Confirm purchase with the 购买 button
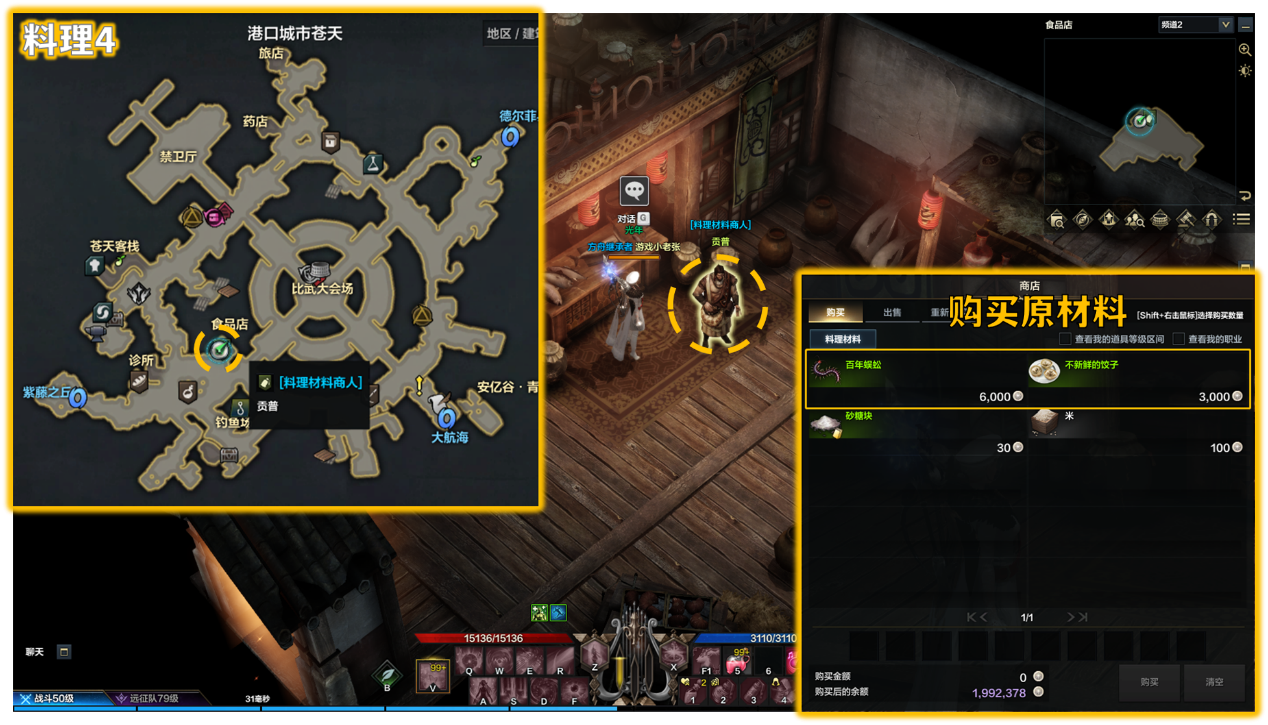This screenshot has width=1268, height=725. [1149, 682]
